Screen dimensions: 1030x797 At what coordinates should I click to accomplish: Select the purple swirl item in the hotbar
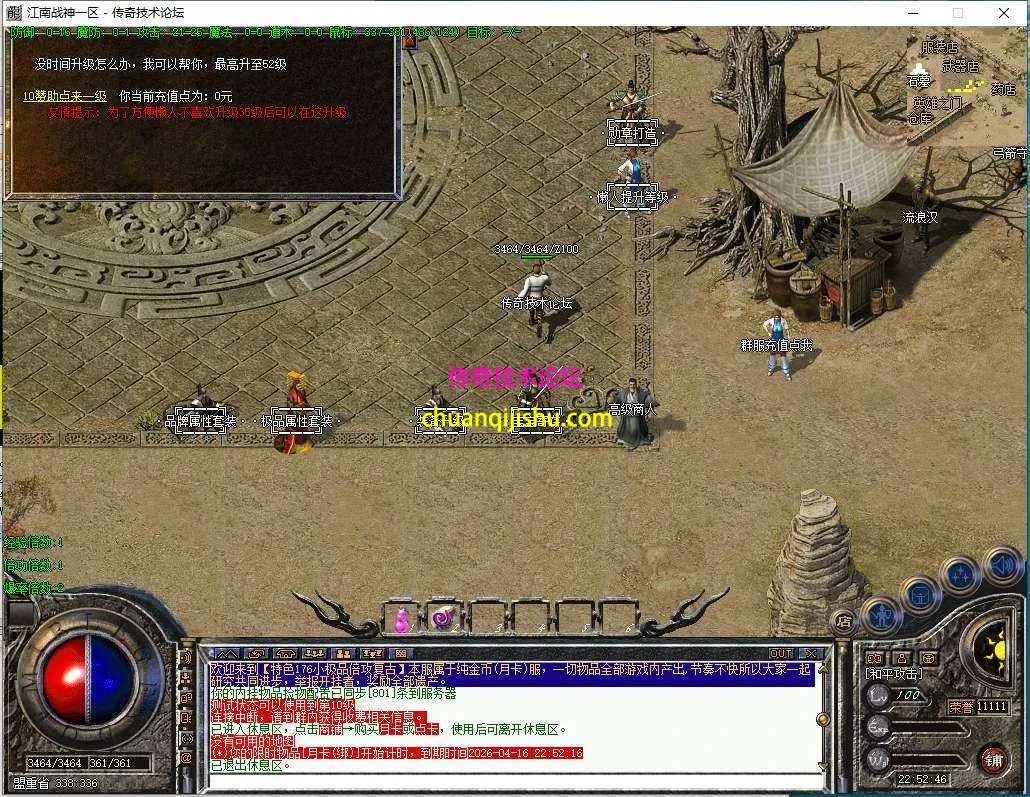coord(442,619)
